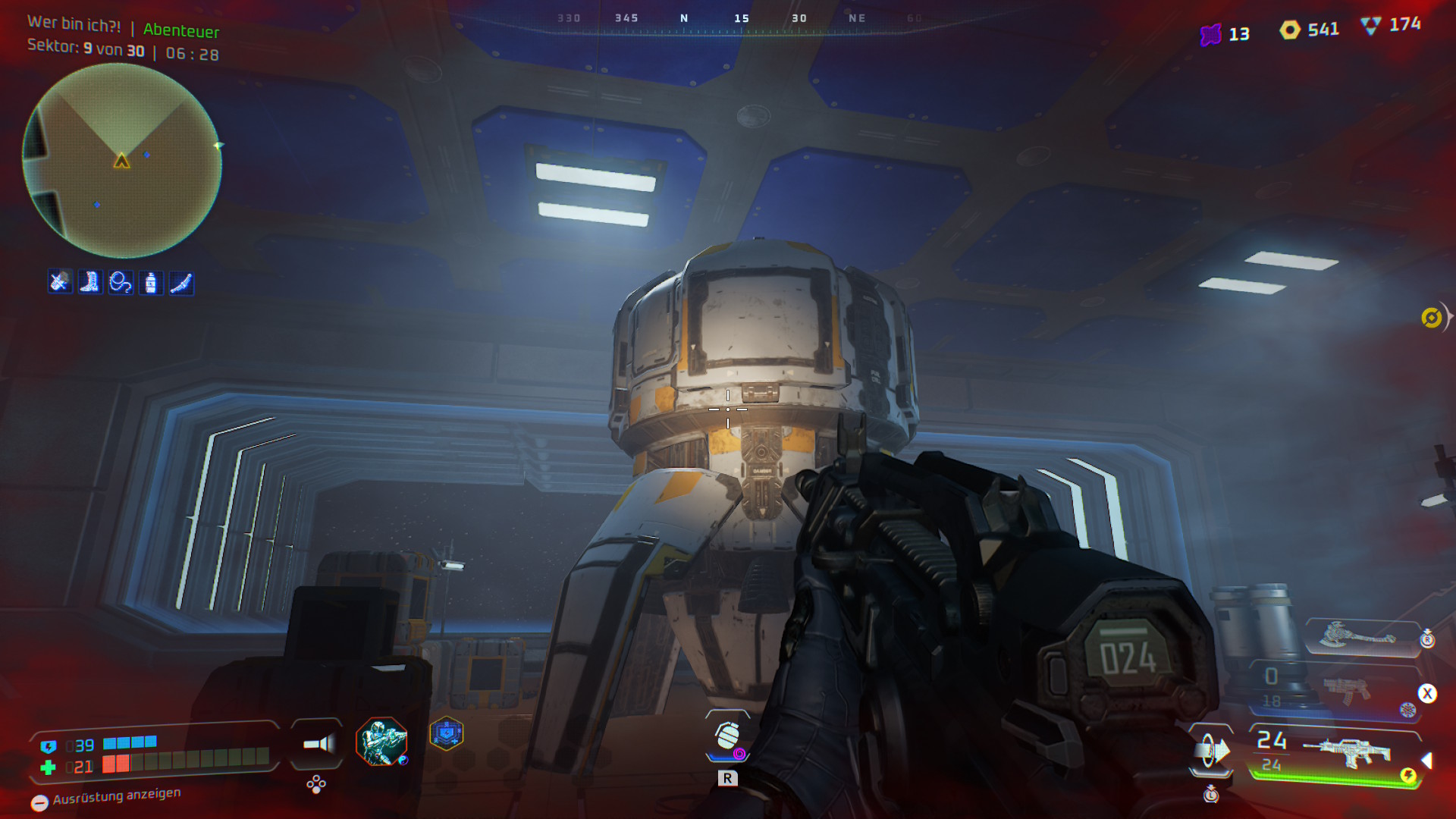
Task: Click the gold hex nut currency icon
Action: click(x=1290, y=30)
